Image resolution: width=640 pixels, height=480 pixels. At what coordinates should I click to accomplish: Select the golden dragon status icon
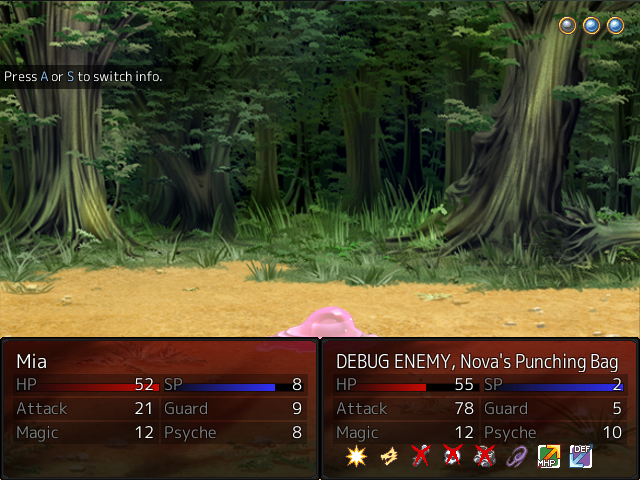[388, 457]
